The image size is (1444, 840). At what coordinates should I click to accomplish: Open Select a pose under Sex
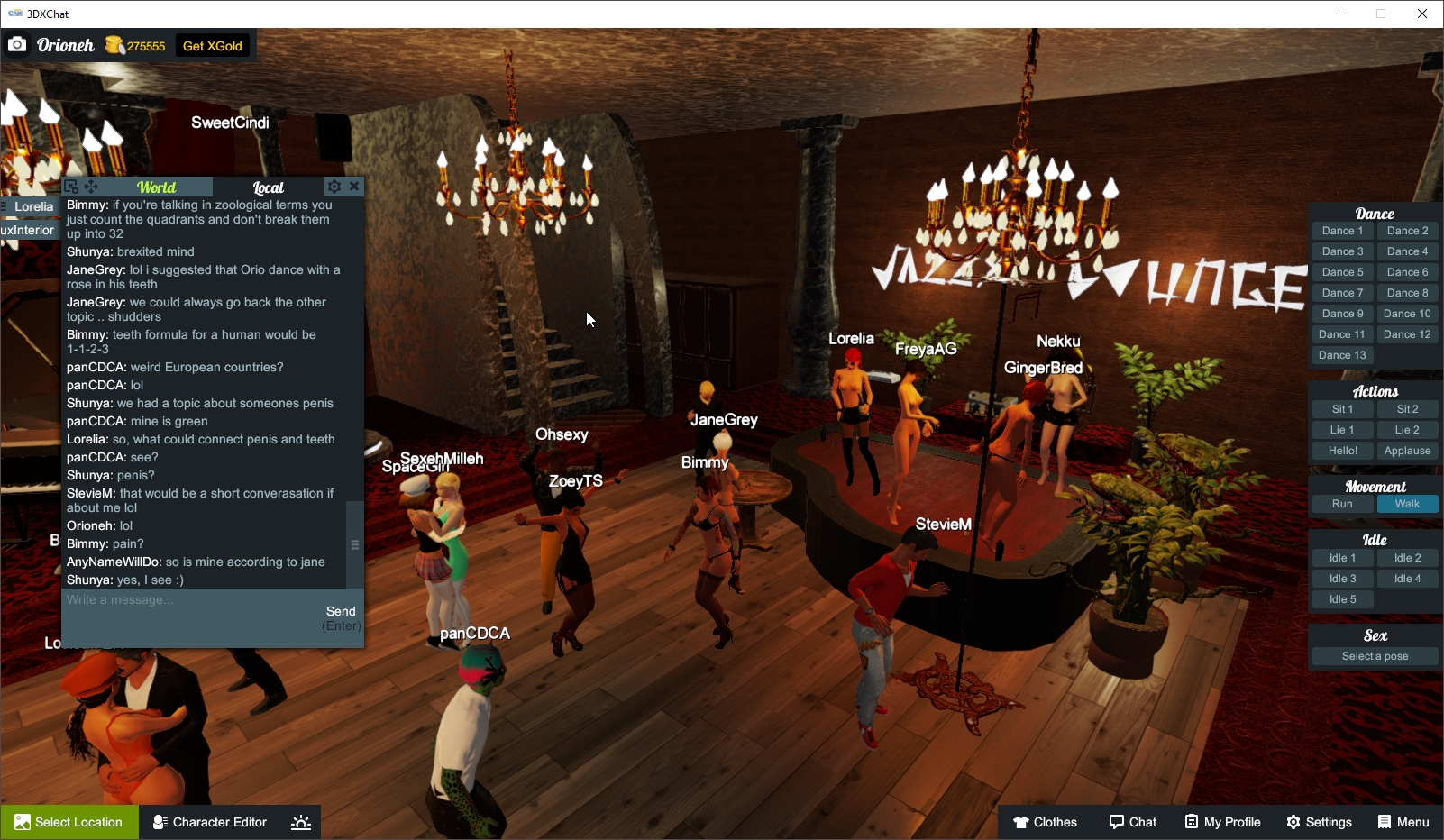coord(1375,655)
